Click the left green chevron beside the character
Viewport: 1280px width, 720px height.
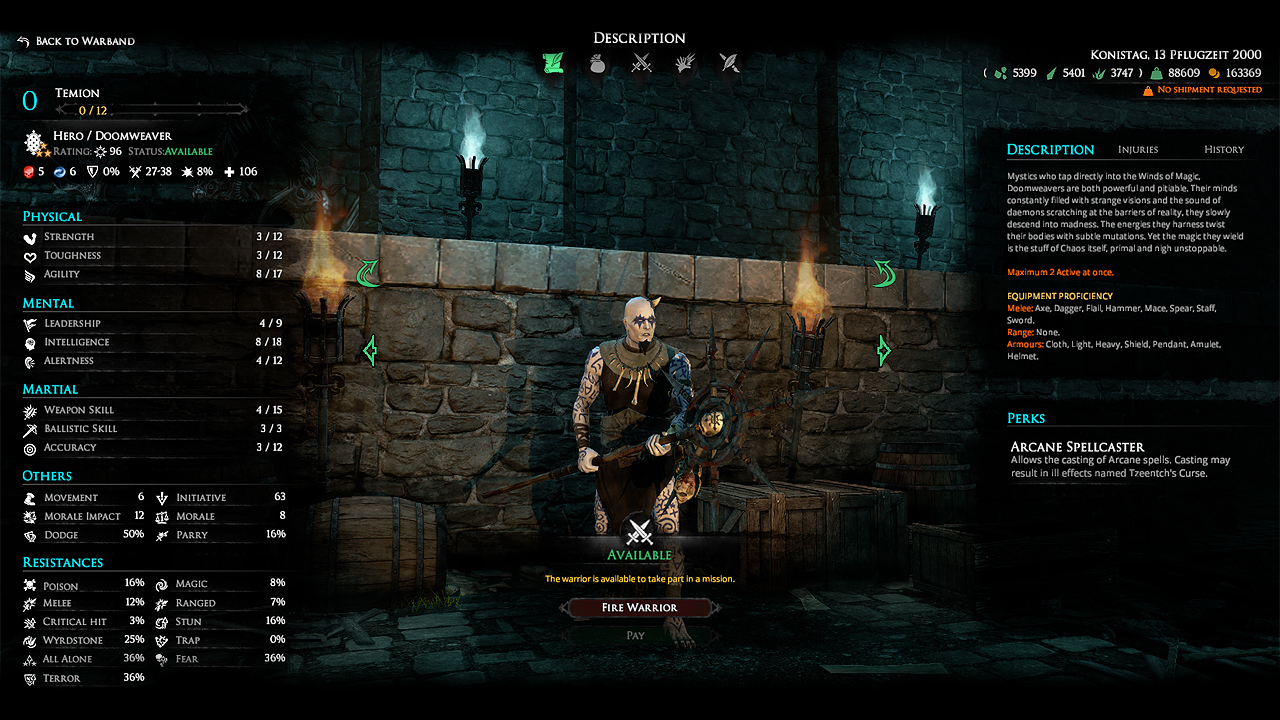(372, 349)
